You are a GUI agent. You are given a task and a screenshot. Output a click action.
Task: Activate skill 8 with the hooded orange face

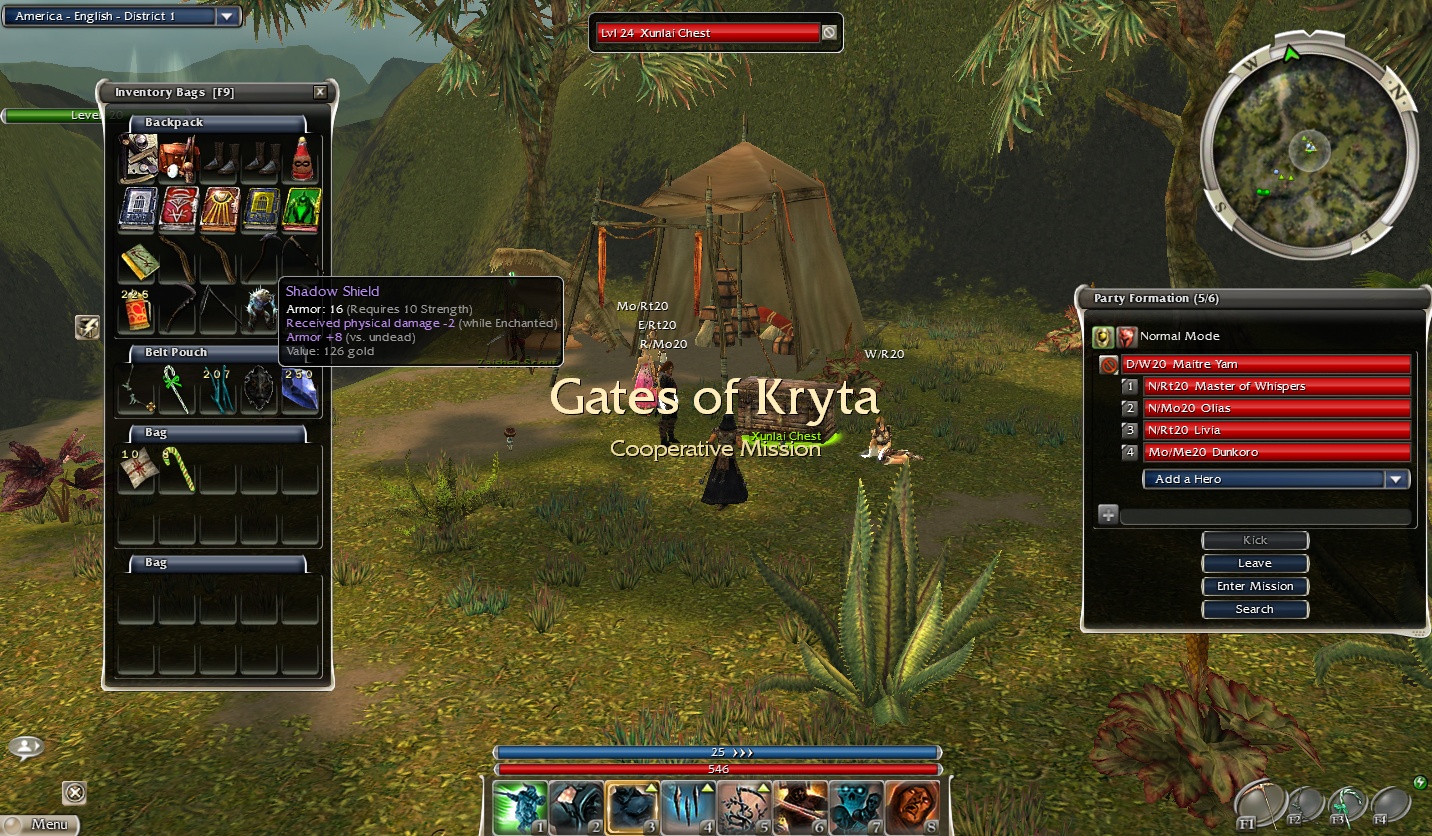pos(912,808)
